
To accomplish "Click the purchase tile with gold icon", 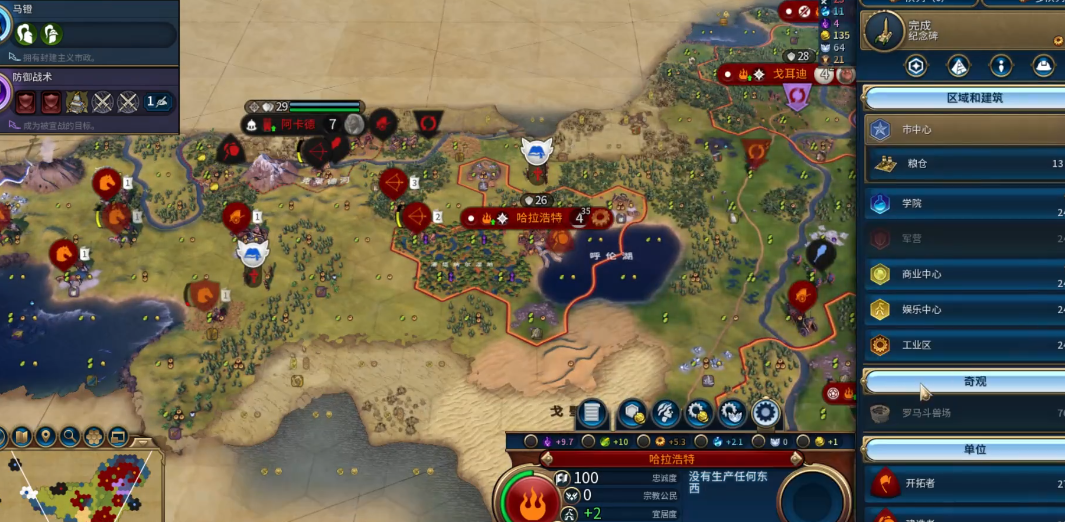I will (x=631, y=411).
